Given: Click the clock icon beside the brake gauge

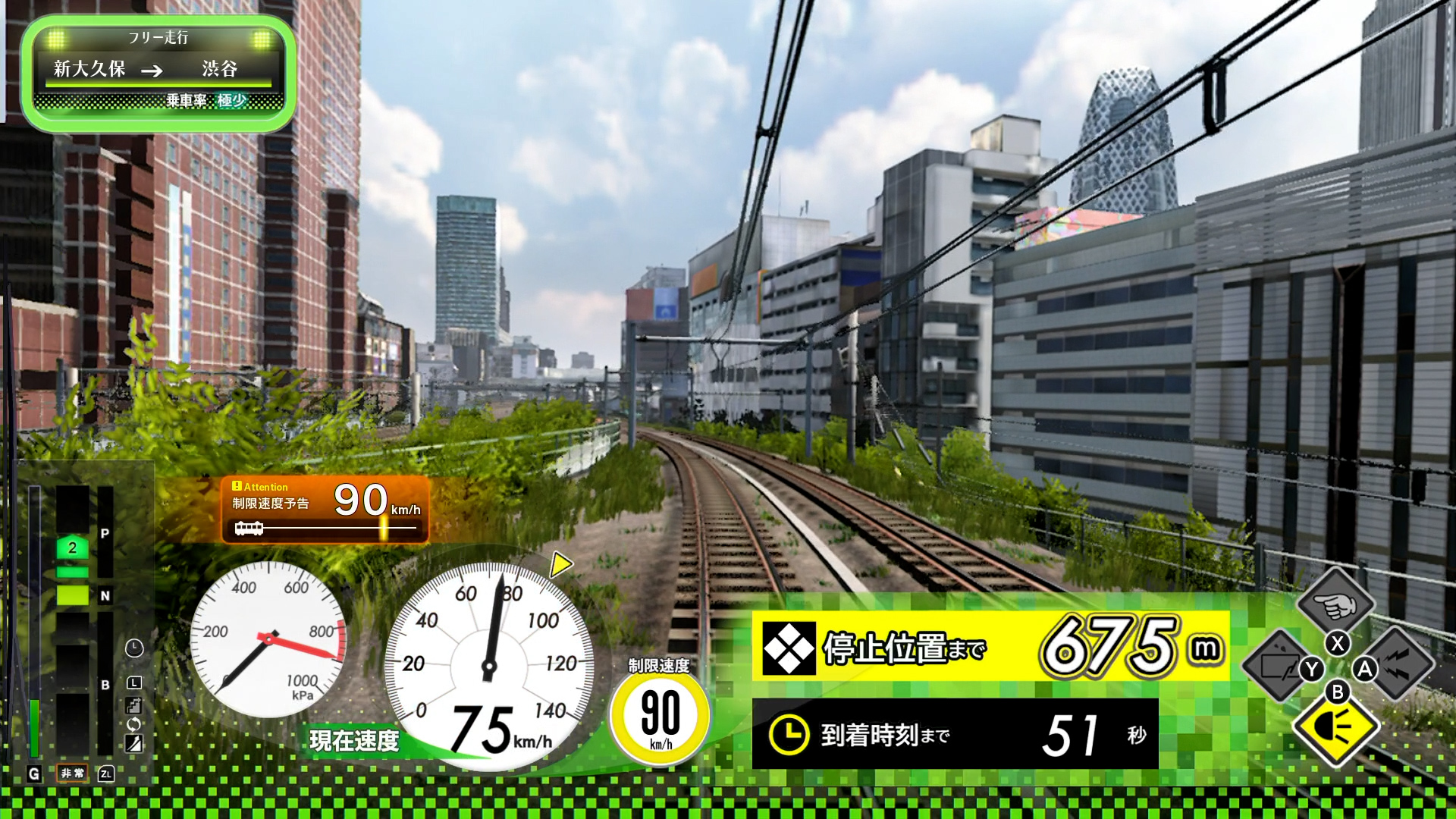Looking at the screenshot, I should tap(133, 648).
